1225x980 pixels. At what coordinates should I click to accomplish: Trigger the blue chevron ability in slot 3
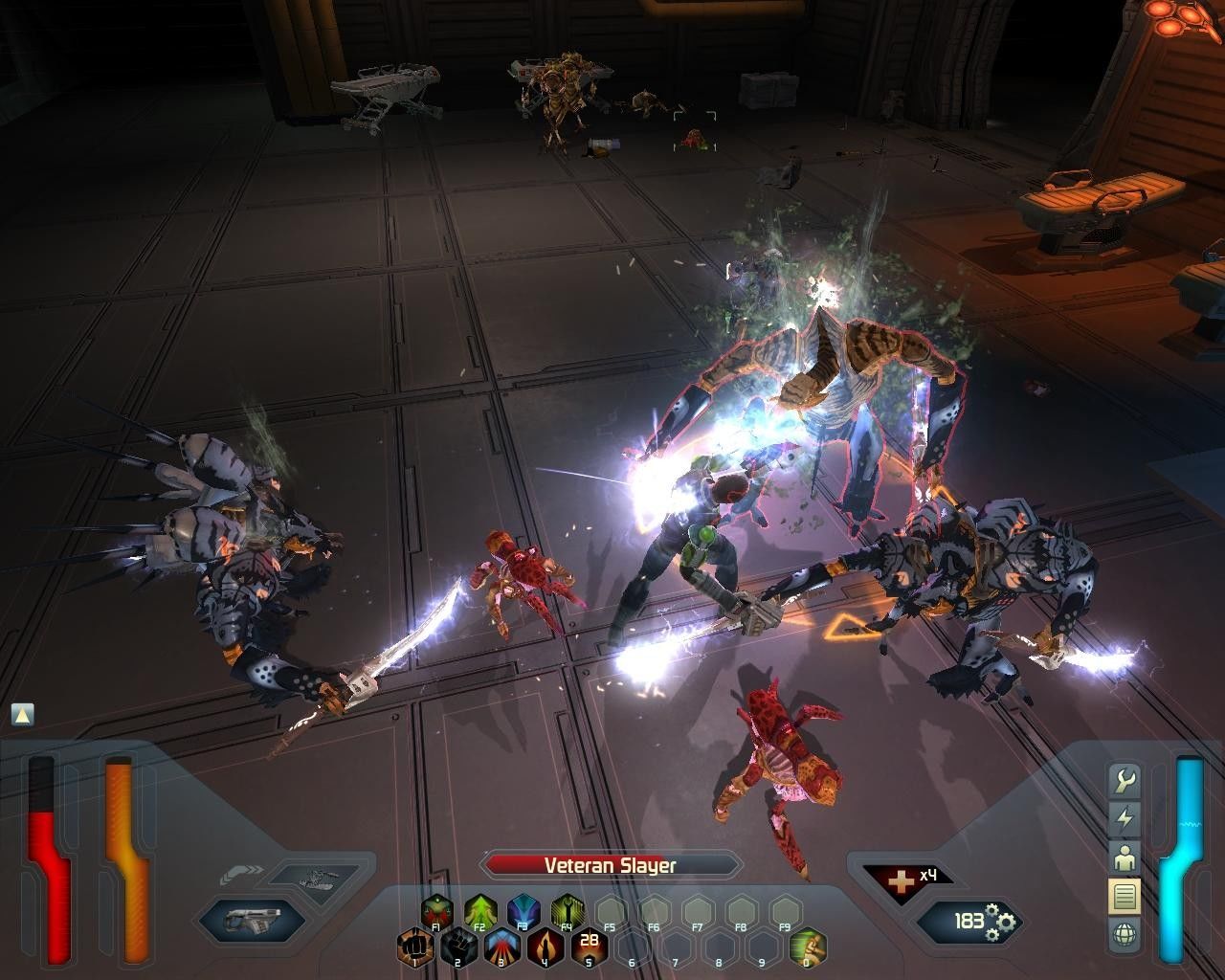click(x=501, y=947)
